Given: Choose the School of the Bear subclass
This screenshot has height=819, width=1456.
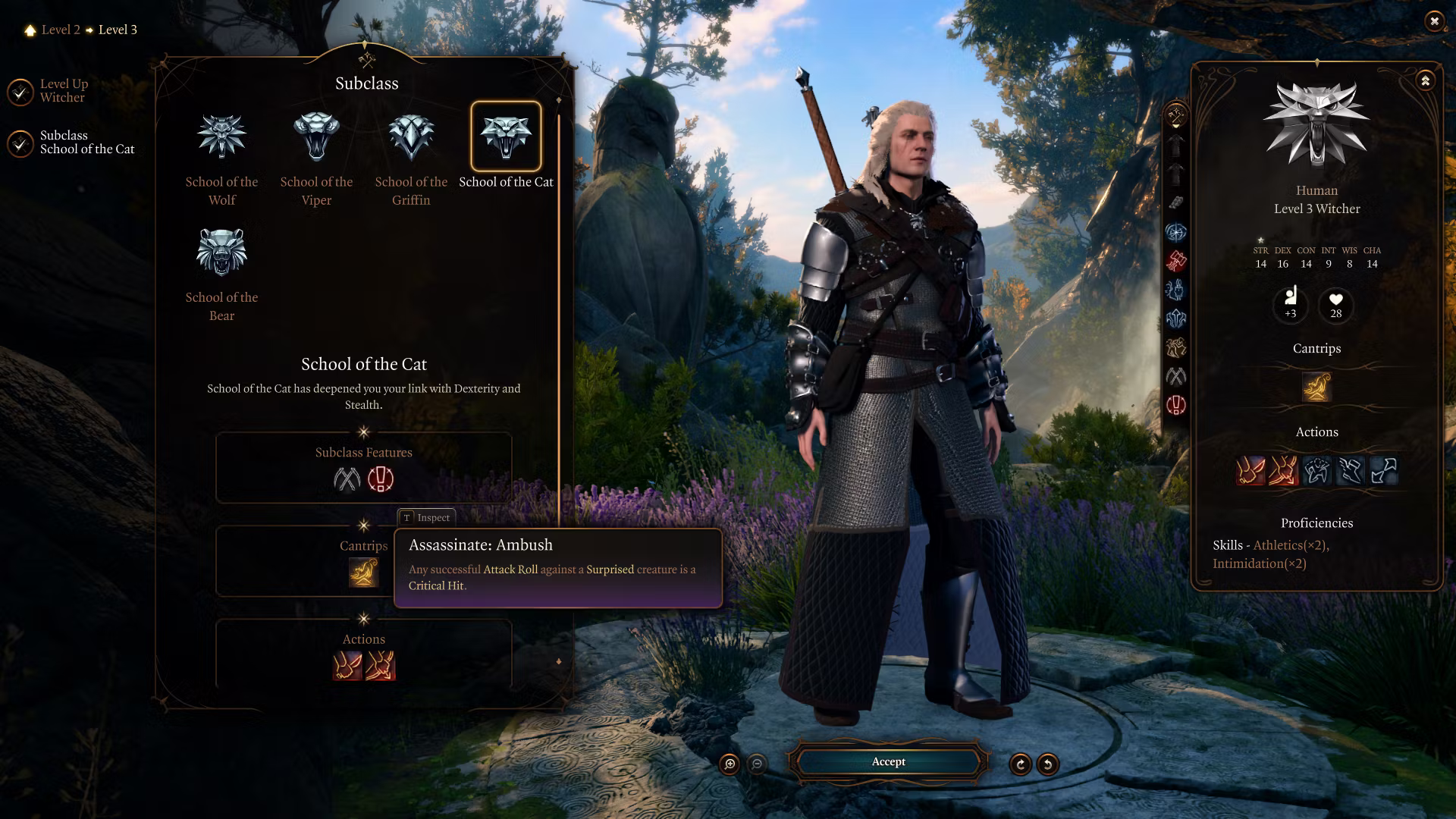Looking at the screenshot, I should (x=221, y=253).
